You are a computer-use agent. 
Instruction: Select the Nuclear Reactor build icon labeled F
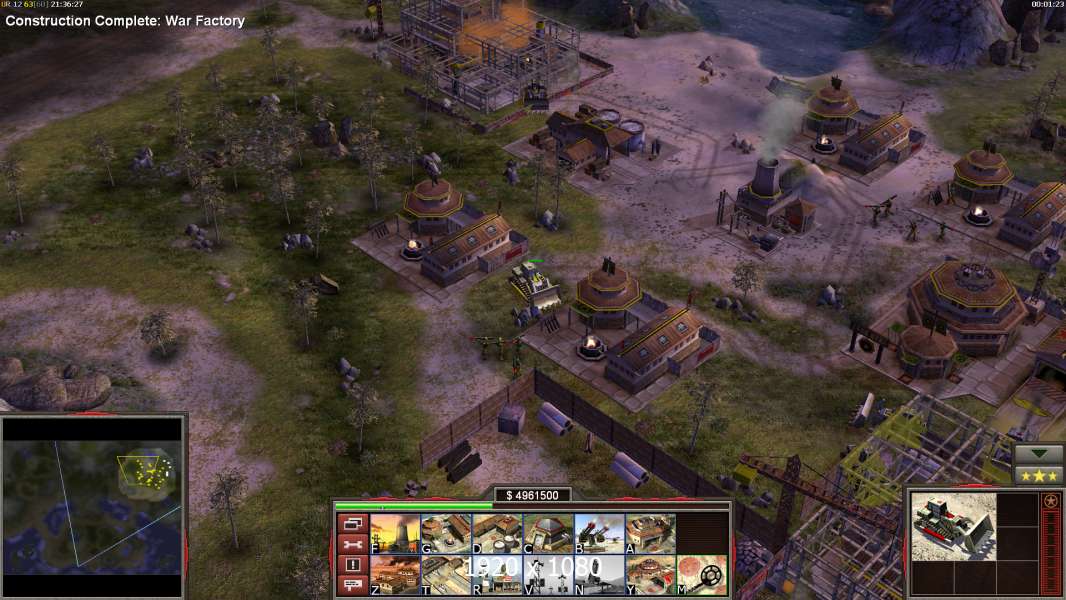[x=395, y=534]
